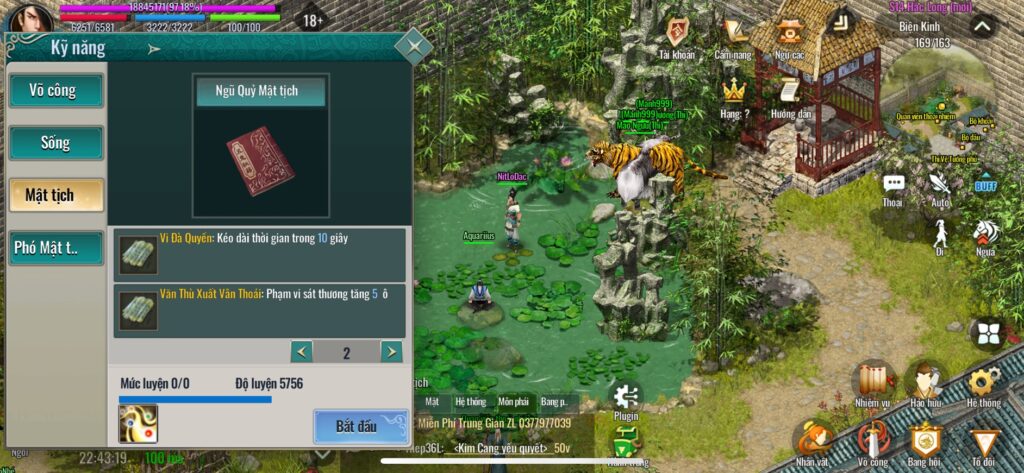Close the Kỹ năng skill panel
The width and height of the screenshot is (1024, 473).
tap(413, 46)
